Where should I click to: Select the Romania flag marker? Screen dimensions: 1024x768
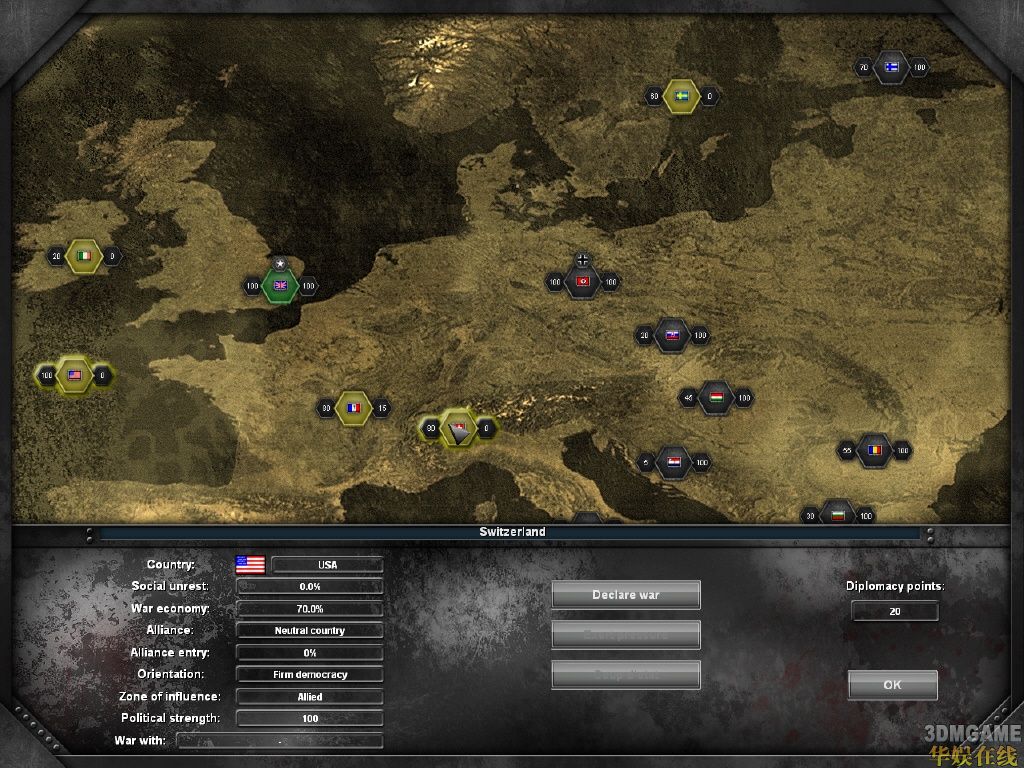pos(875,451)
